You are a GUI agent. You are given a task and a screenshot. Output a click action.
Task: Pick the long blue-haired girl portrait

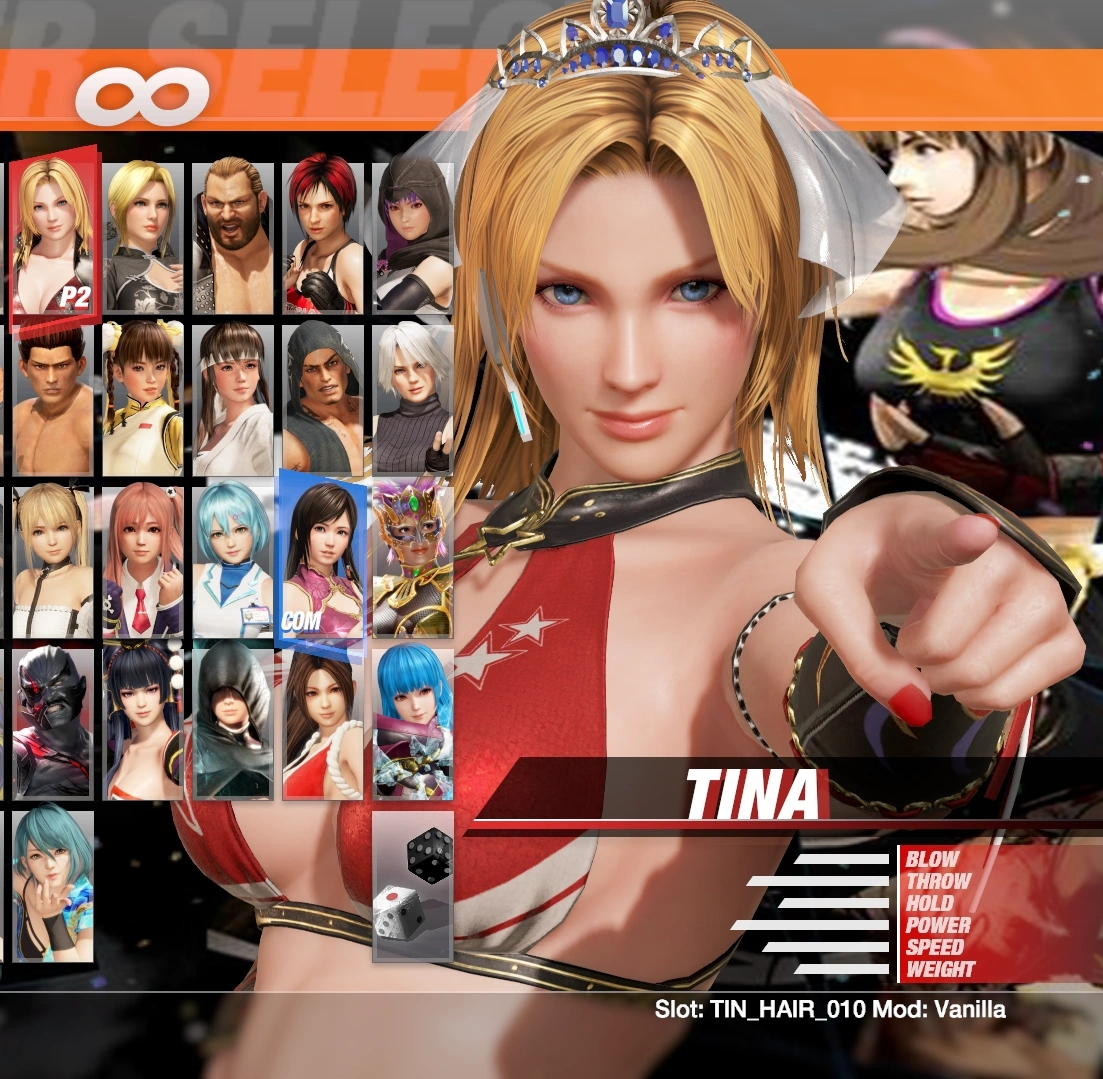tap(412, 722)
